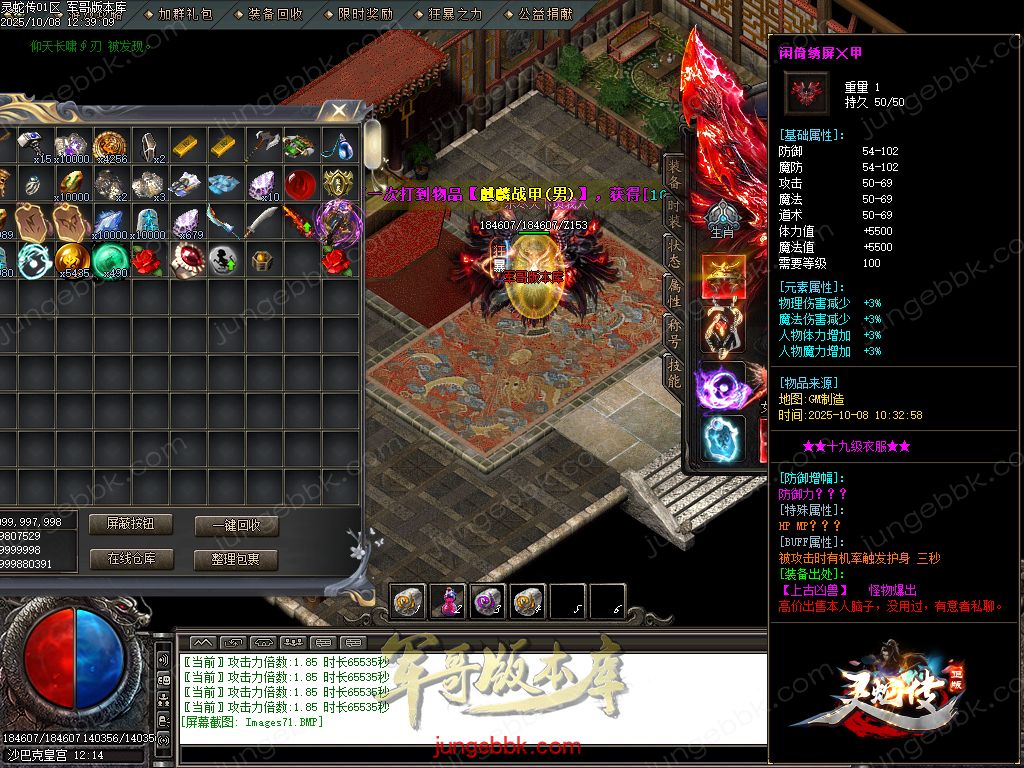Click the 屏蔽按钮 button

coord(130,525)
